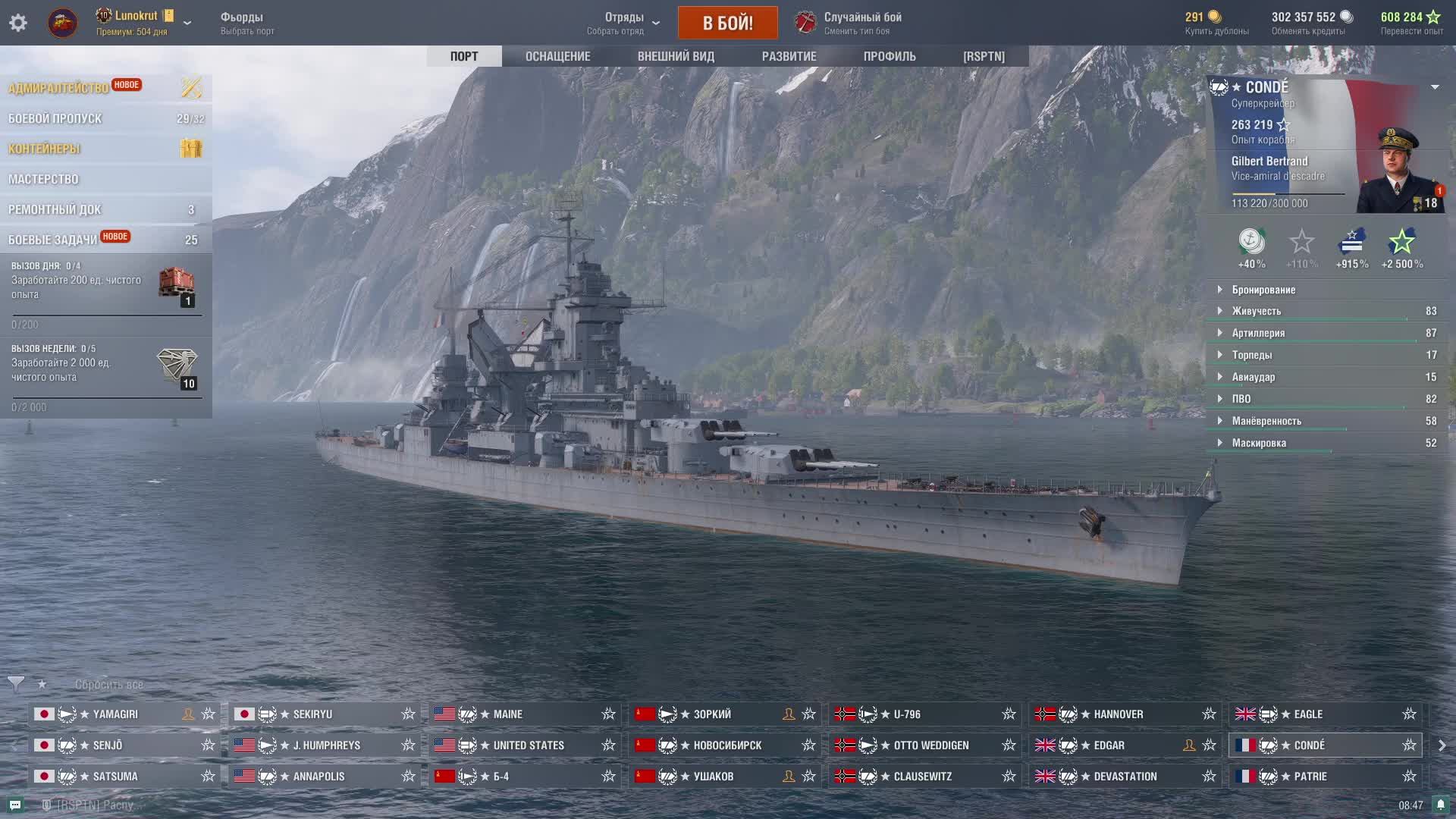Open the ship carousel filter funnel
Screen dimensions: 1456x819
click(16, 684)
